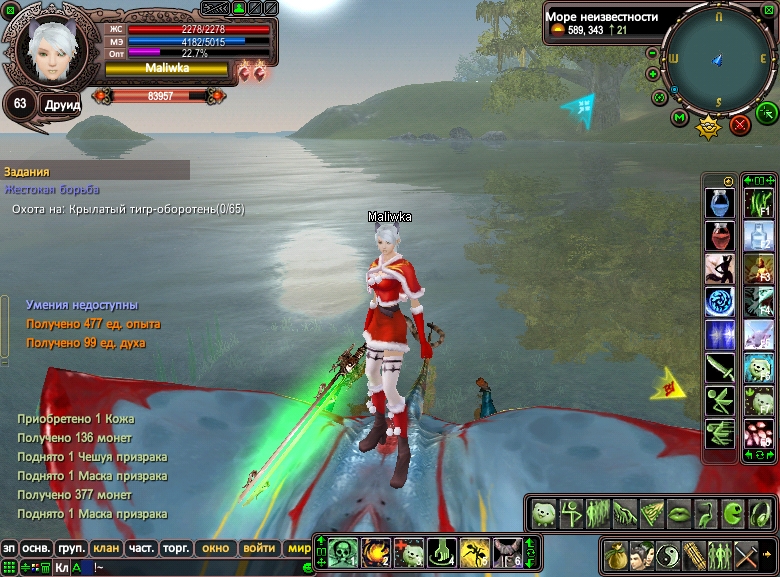Select the quest tracker Жестокая борьба entry
The image size is (780, 577).
52,190
